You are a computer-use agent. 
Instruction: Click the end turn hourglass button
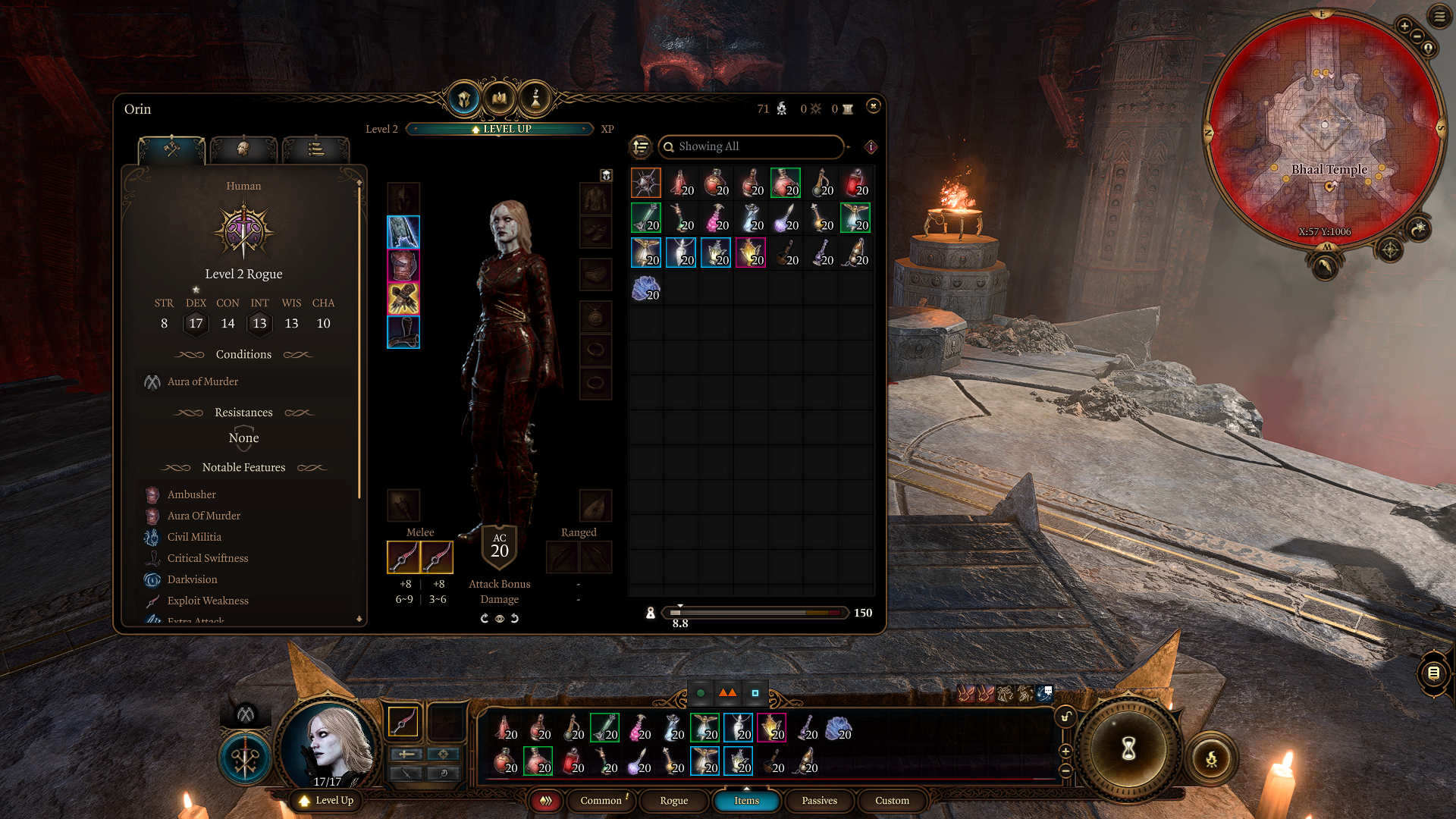tap(1128, 749)
